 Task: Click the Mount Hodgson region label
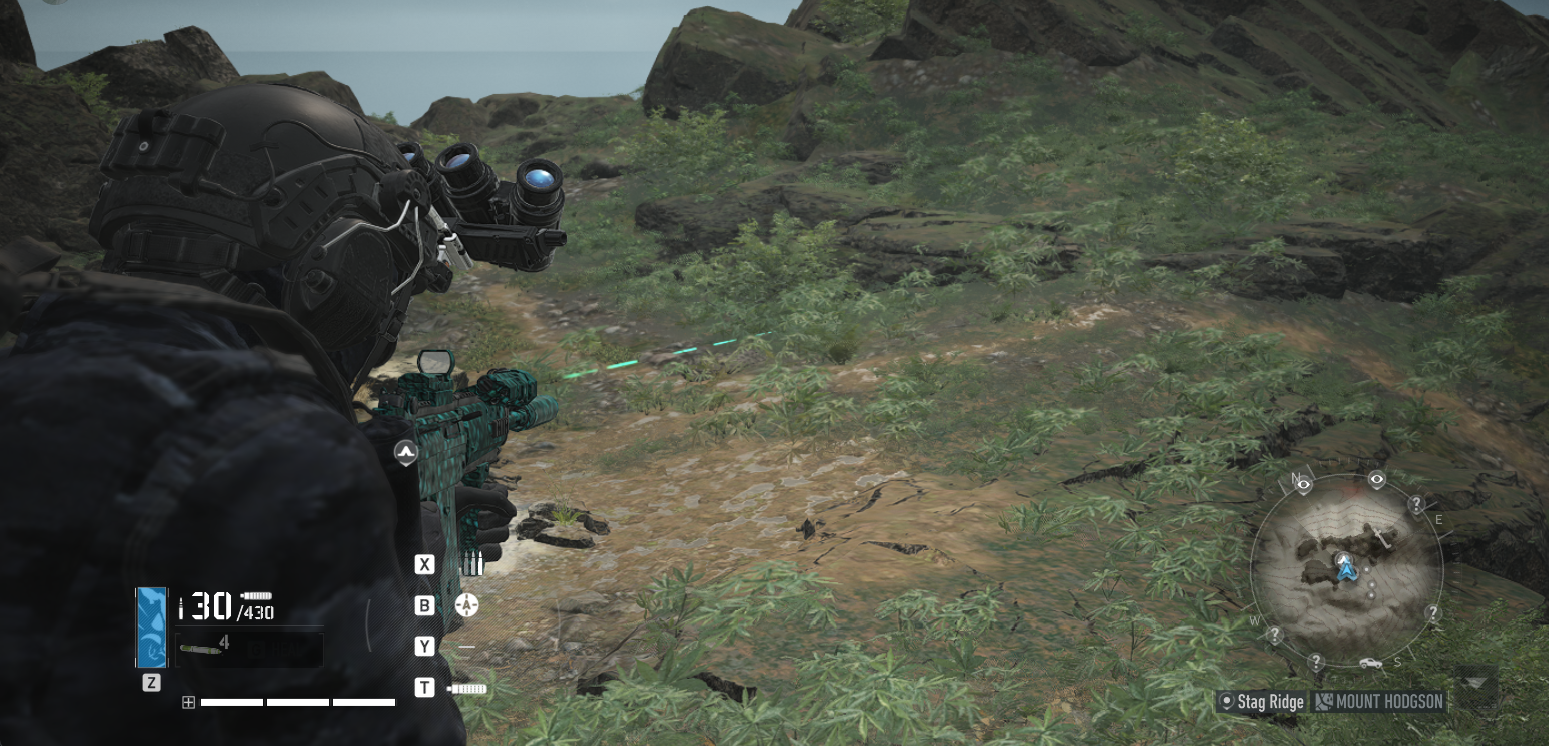pyautogui.click(x=1380, y=702)
